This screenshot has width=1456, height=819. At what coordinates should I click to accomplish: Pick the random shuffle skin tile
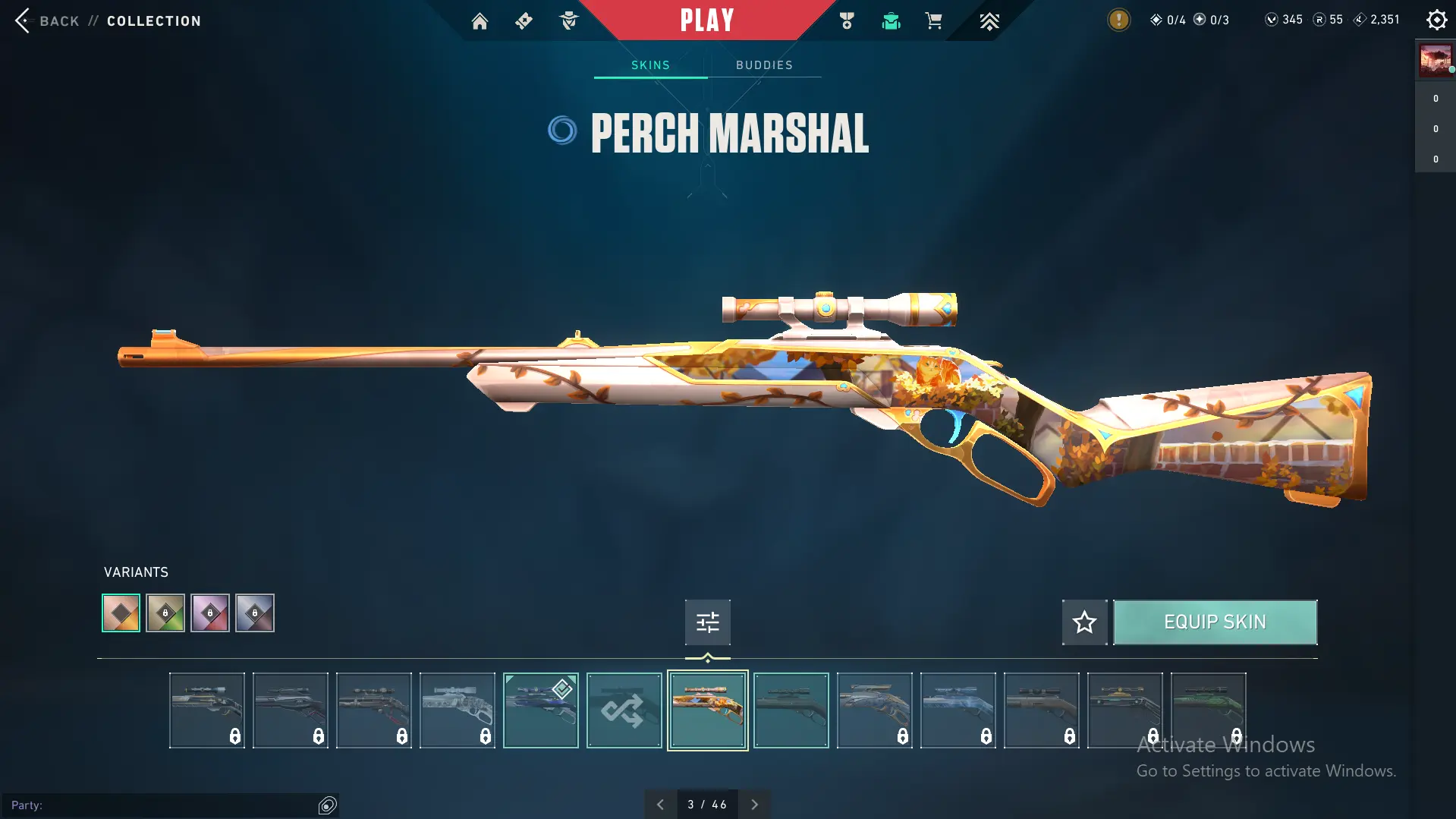[x=624, y=710]
